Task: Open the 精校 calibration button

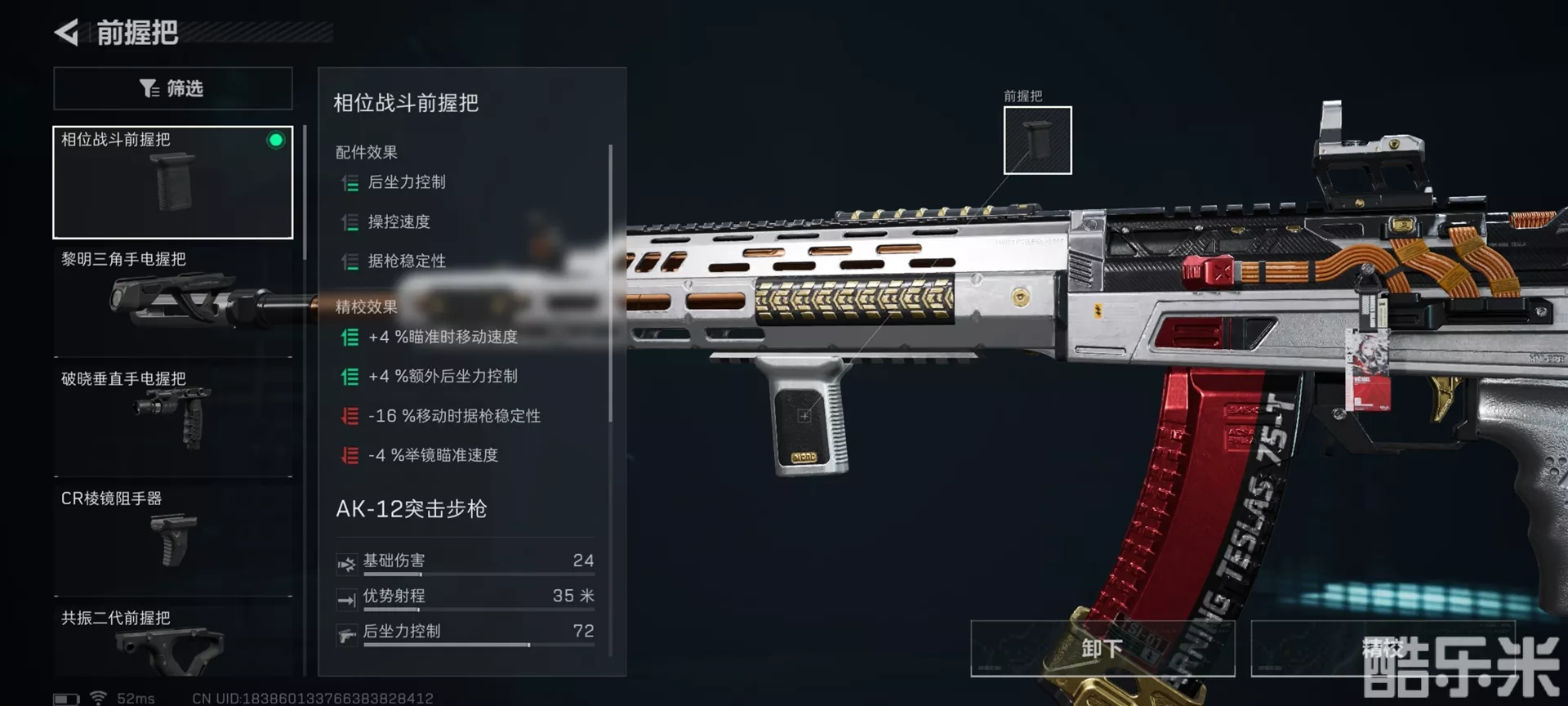Action: pos(1382,649)
